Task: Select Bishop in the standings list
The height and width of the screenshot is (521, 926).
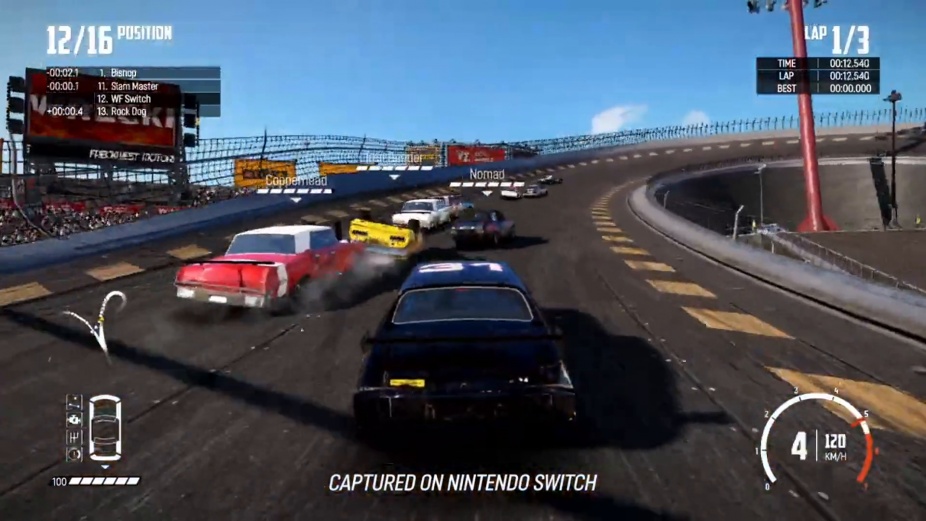Action: (123, 73)
